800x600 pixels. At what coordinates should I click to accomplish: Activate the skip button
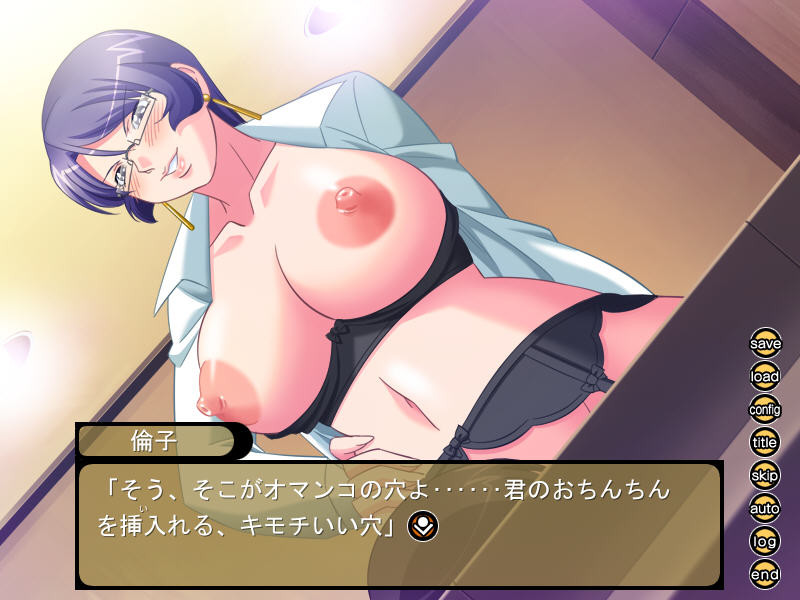[x=765, y=474]
